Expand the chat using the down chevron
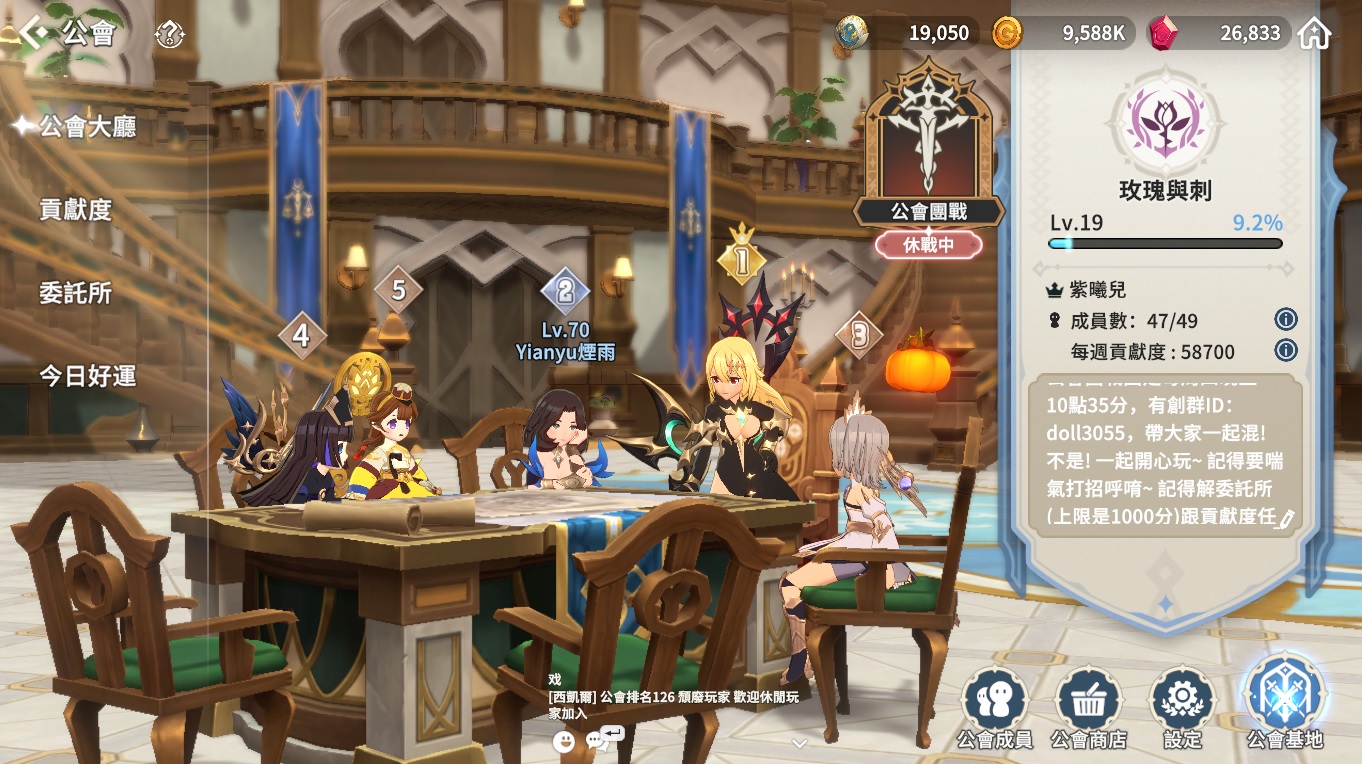1362x764 pixels. tap(799, 743)
